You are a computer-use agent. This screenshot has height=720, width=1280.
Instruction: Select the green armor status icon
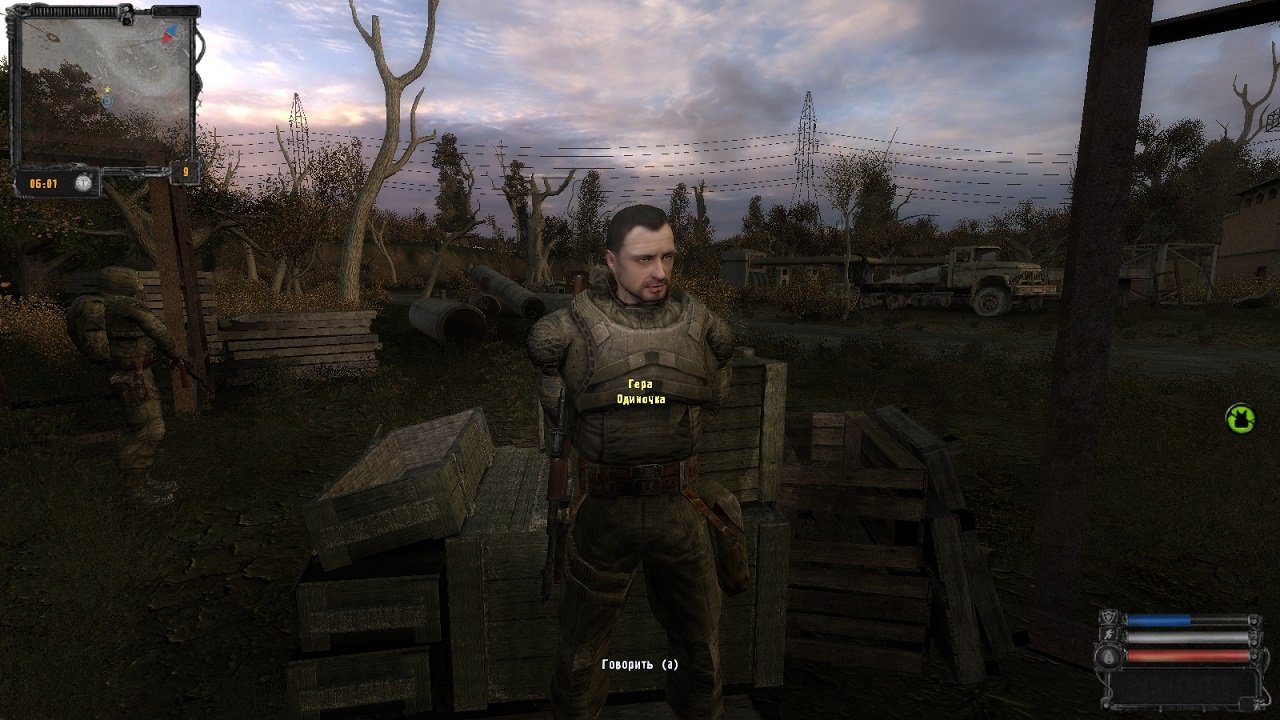click(x=1240, y=418)
